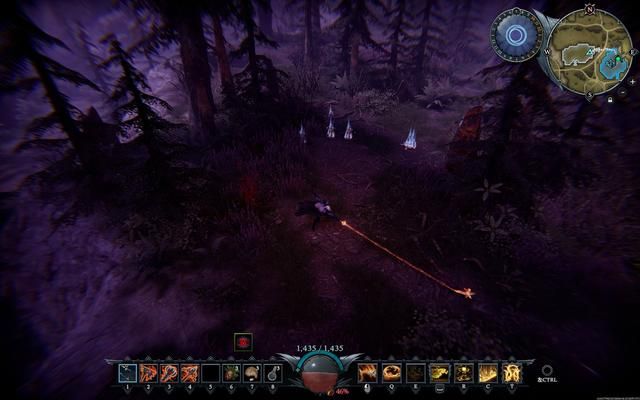Click the day-night cycle moon dial
Viewport: 640px width, 400px height.
pos(516,36)
